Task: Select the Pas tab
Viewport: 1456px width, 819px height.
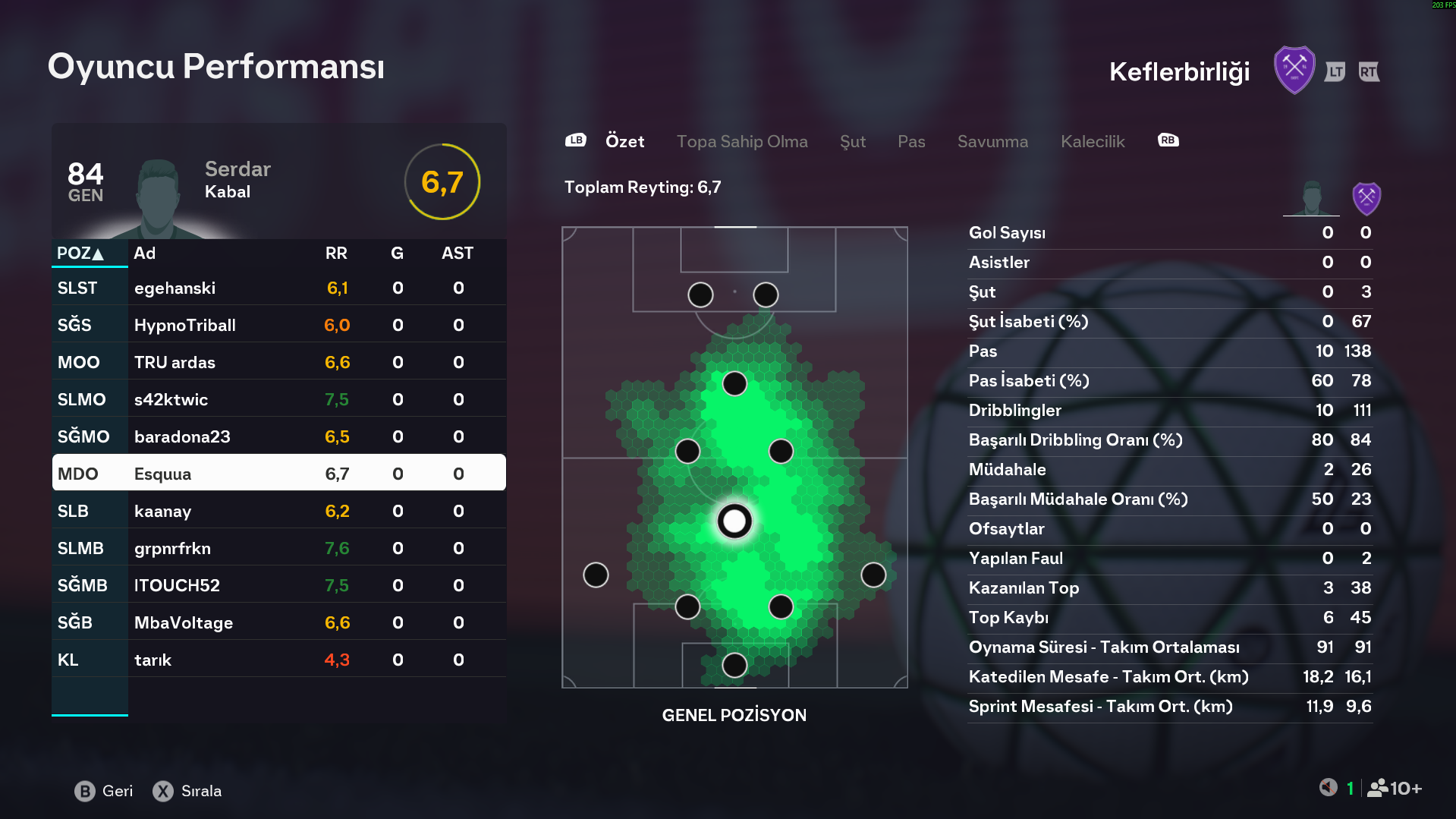Action: tap(910, 141)
